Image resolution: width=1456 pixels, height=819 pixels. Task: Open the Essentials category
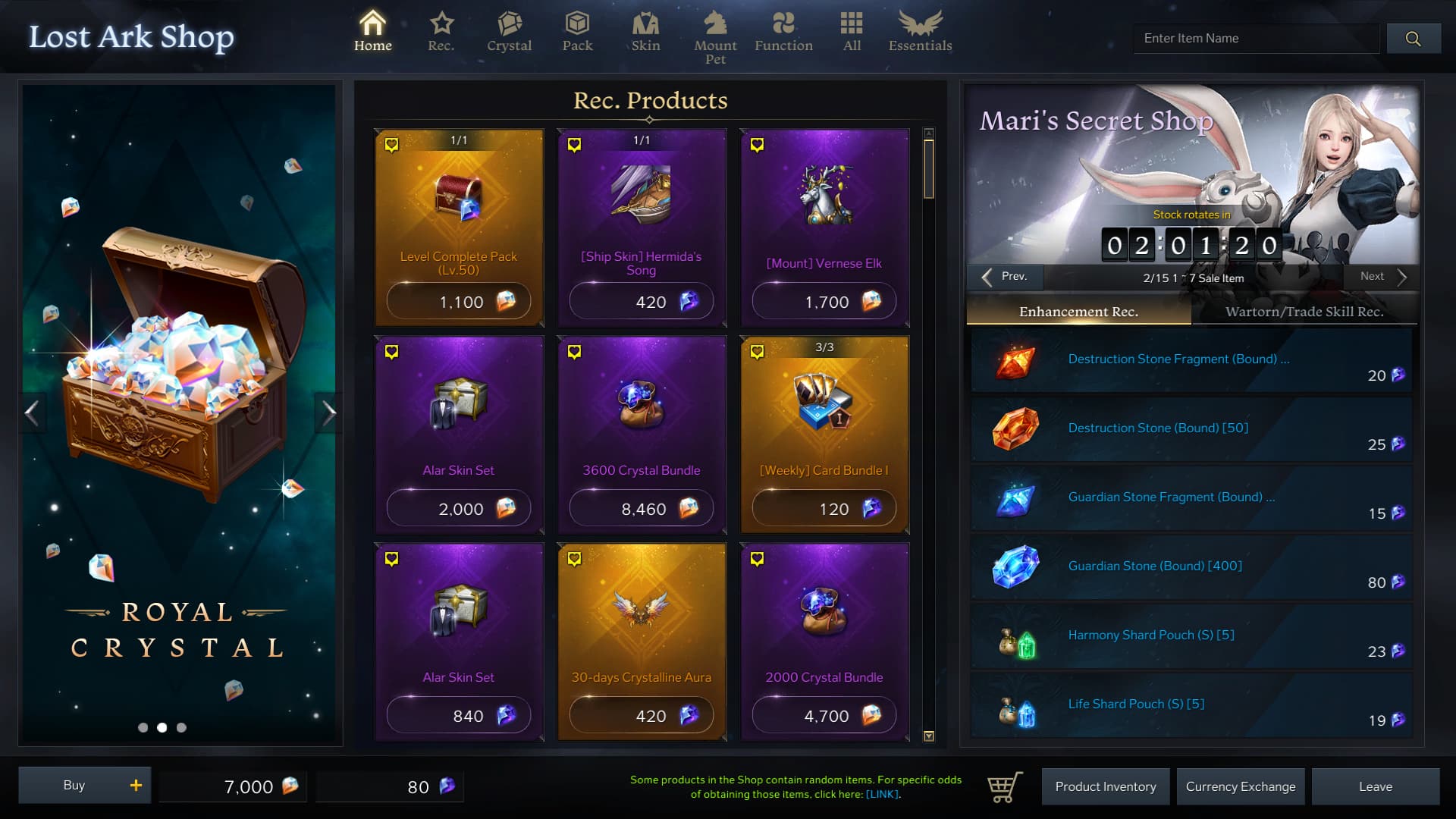(918, 30)
